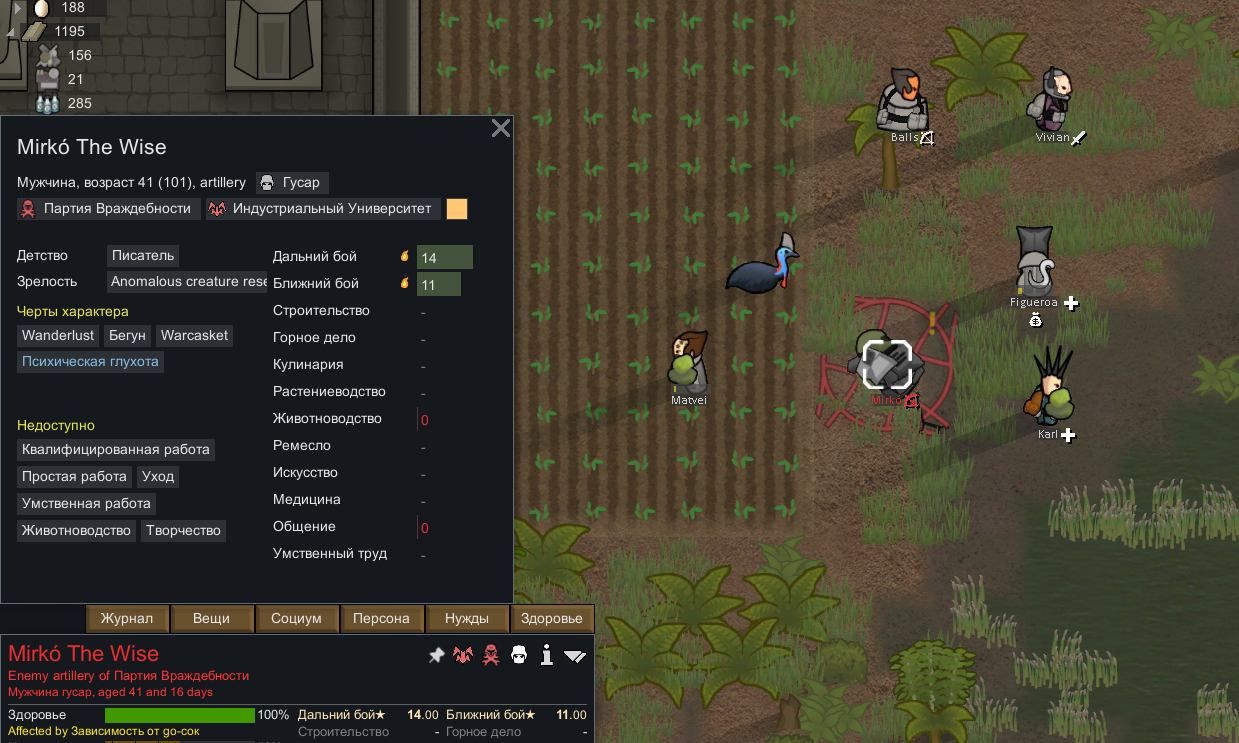Screen dimensions: 1239x743
Task: Click the pin icon in inspect pane
Action: coord(436,656)
